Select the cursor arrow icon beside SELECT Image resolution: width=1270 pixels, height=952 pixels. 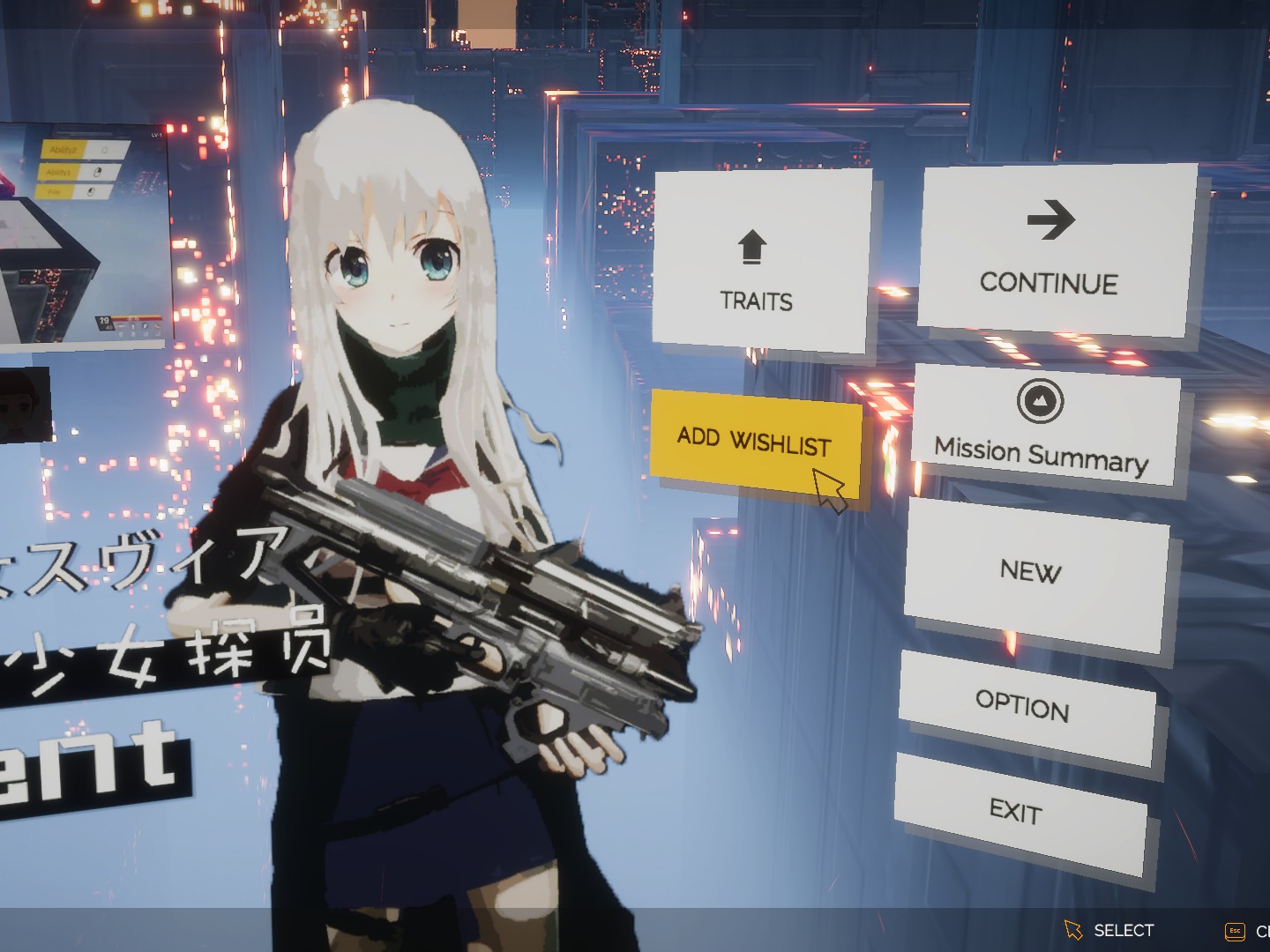(1073, 928)
